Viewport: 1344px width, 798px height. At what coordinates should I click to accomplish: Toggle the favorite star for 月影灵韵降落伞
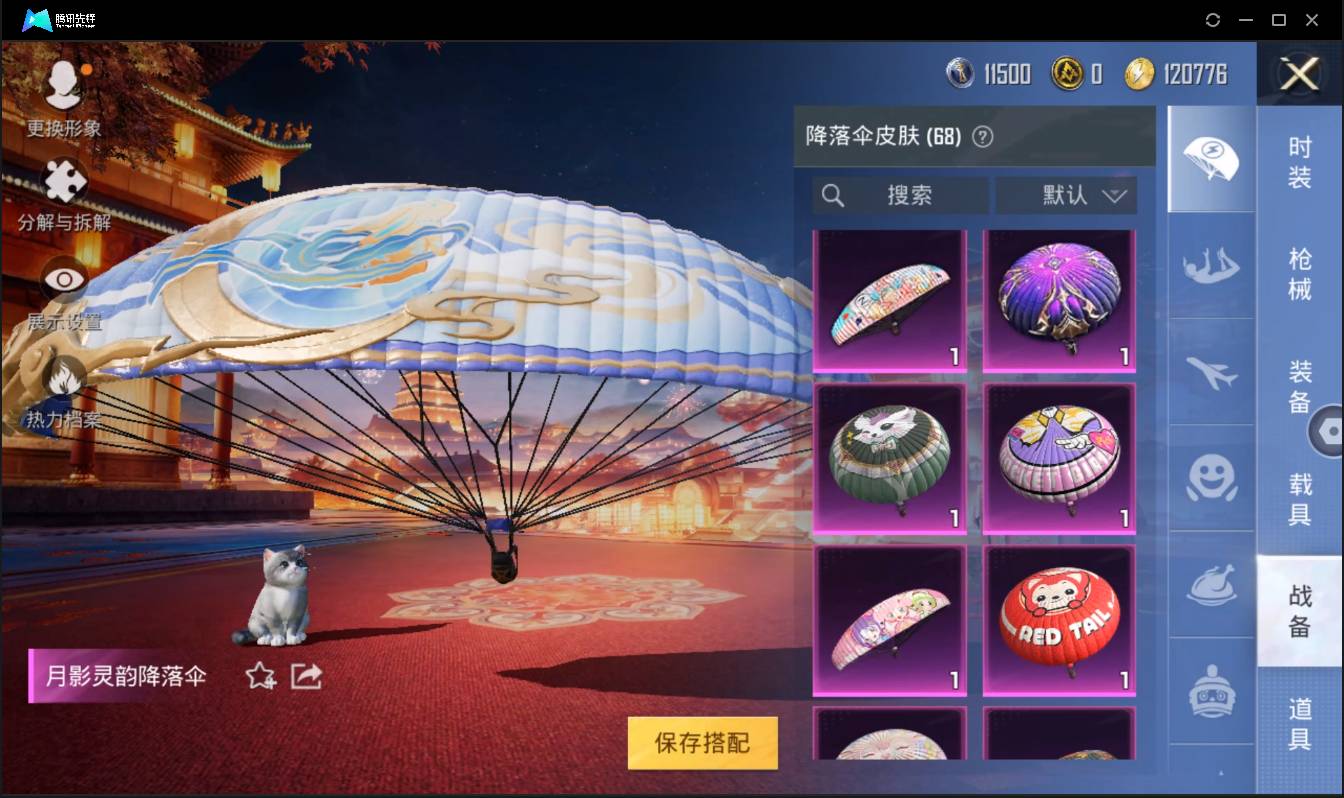[258, 676]
